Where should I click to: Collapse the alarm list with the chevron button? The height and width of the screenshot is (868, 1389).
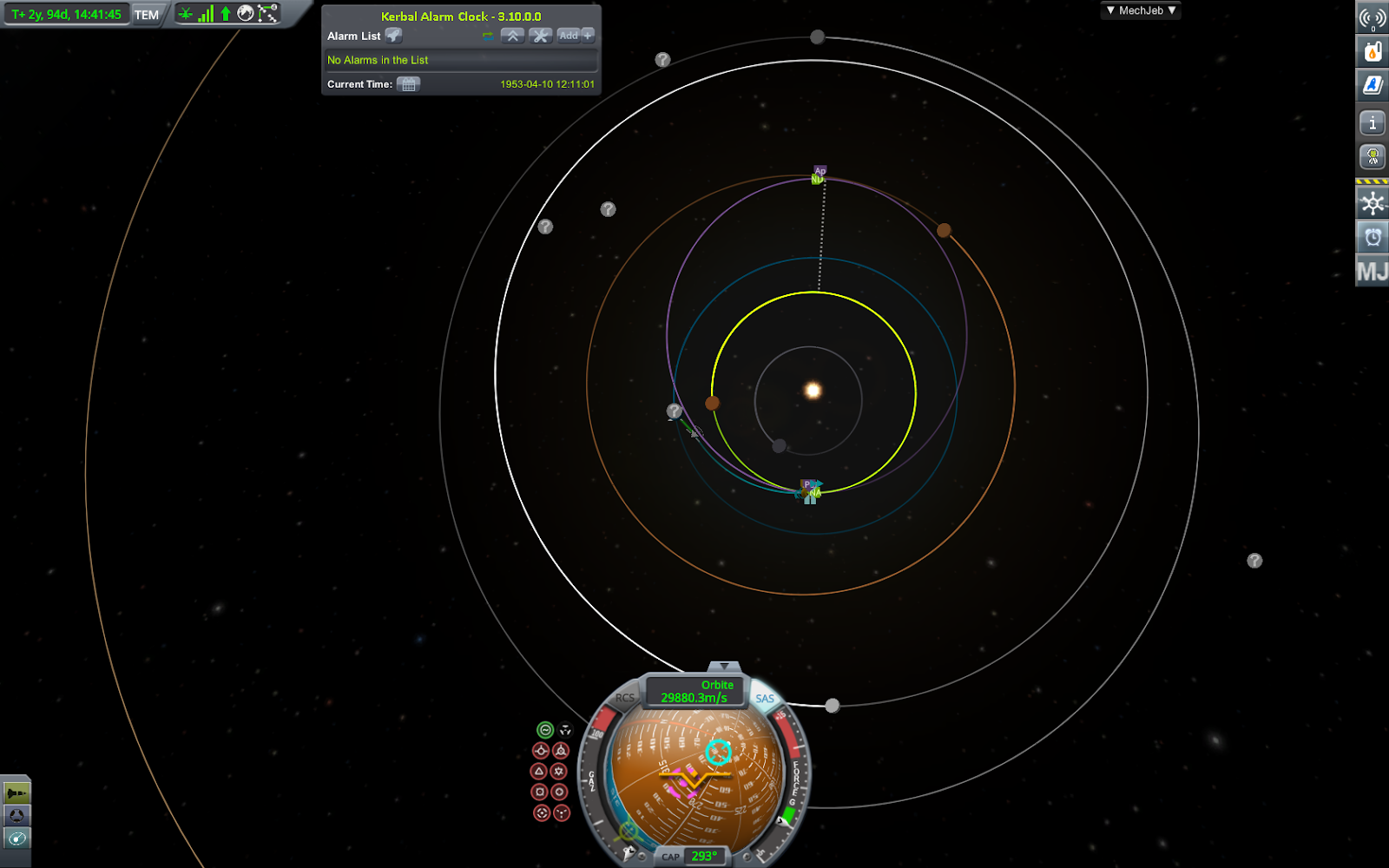point(512,36)
